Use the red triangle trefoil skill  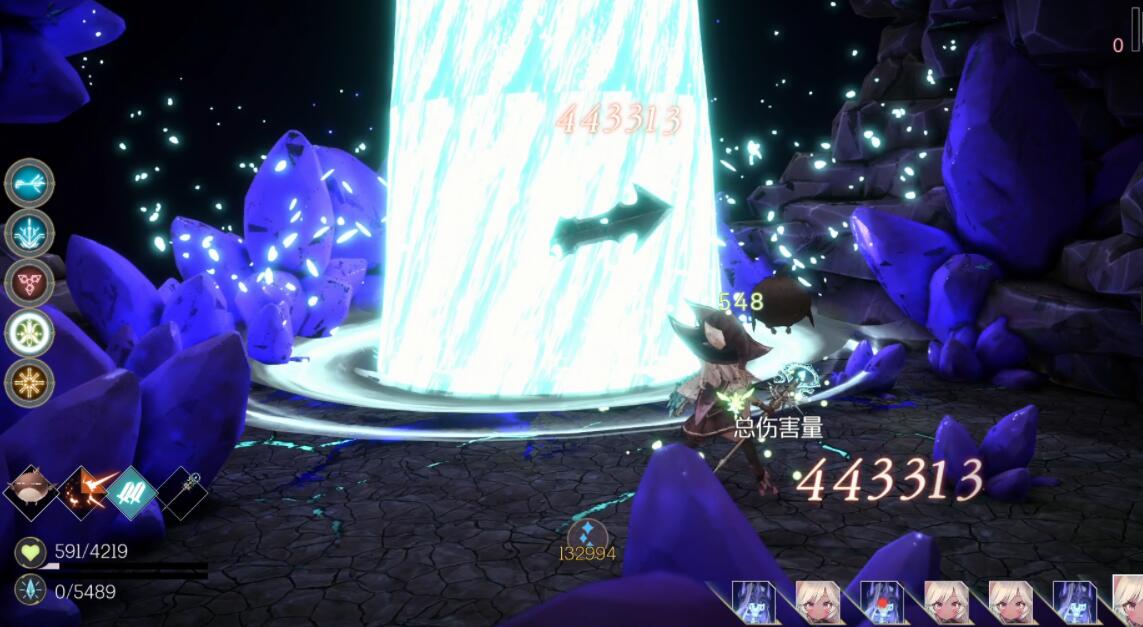(x=29, y=283)
